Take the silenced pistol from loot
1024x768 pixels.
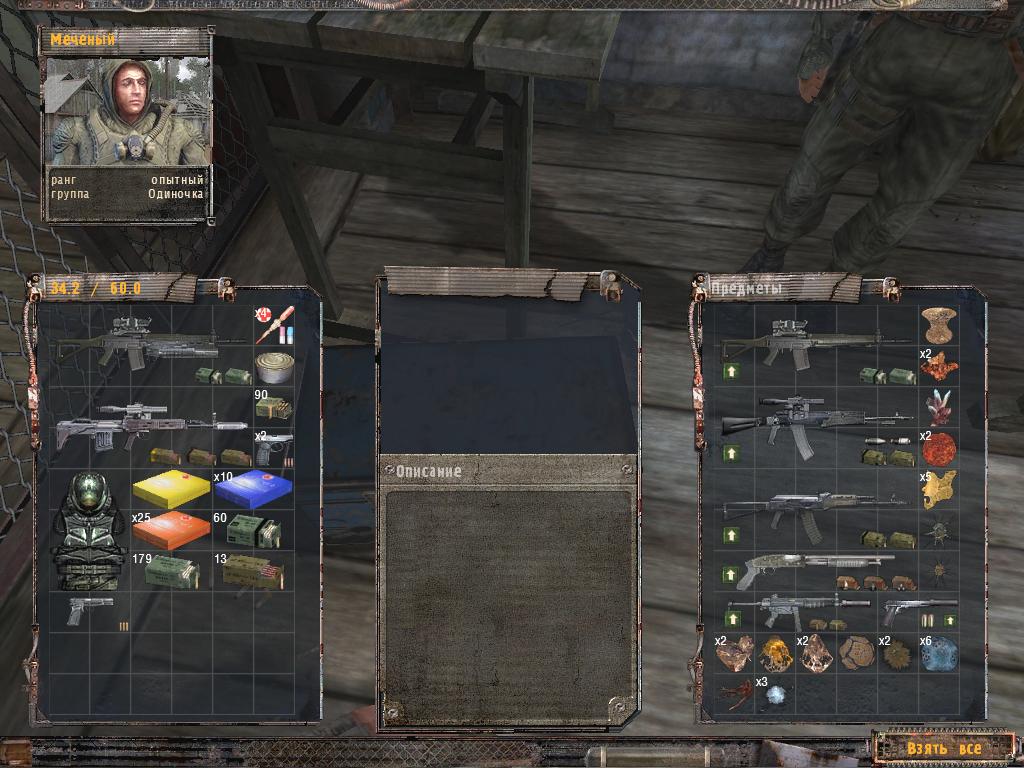click(x=918, y=609)
